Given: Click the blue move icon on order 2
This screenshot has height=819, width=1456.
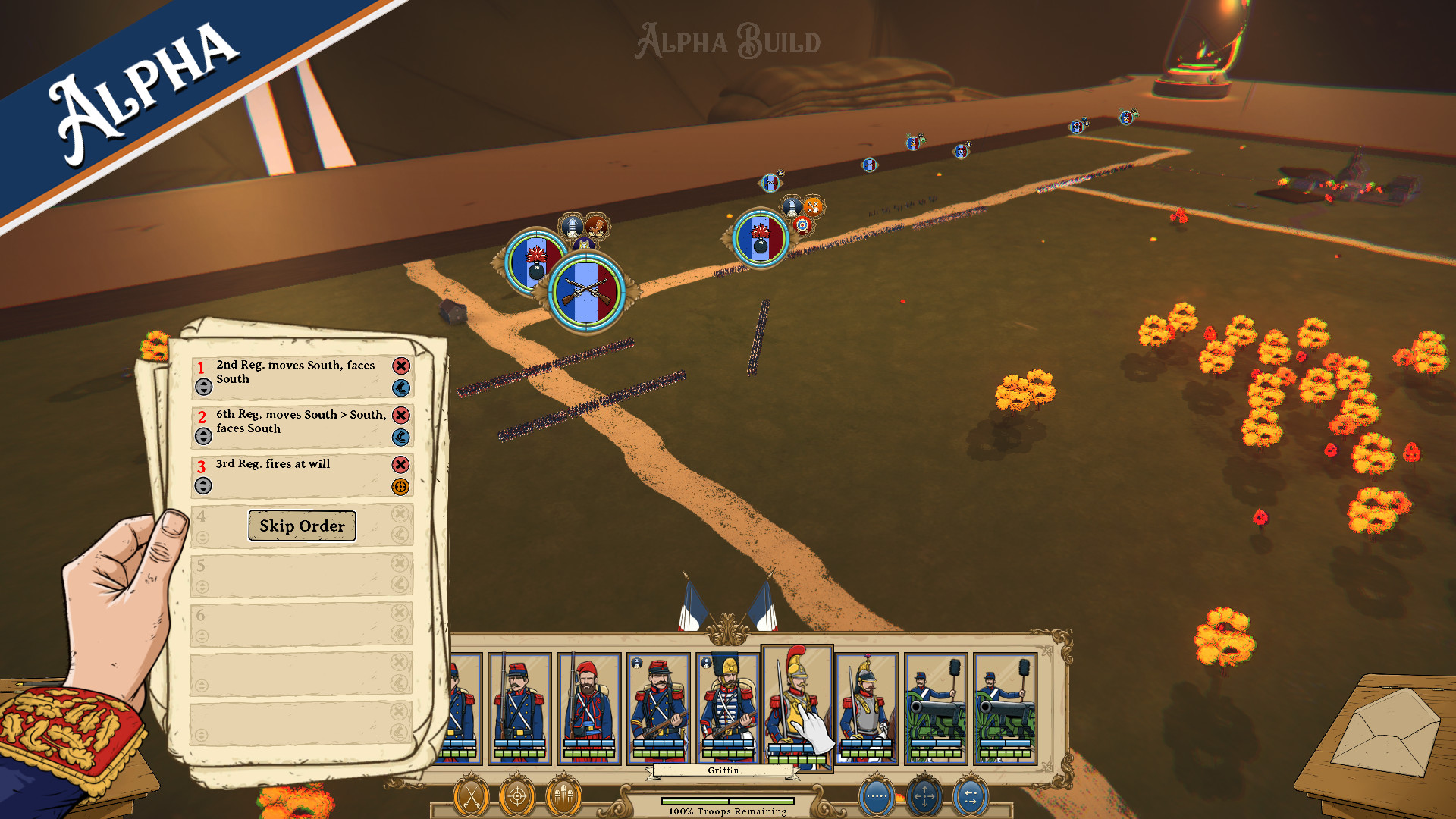Looking at the screenshot, I should (x=401, y=438).
